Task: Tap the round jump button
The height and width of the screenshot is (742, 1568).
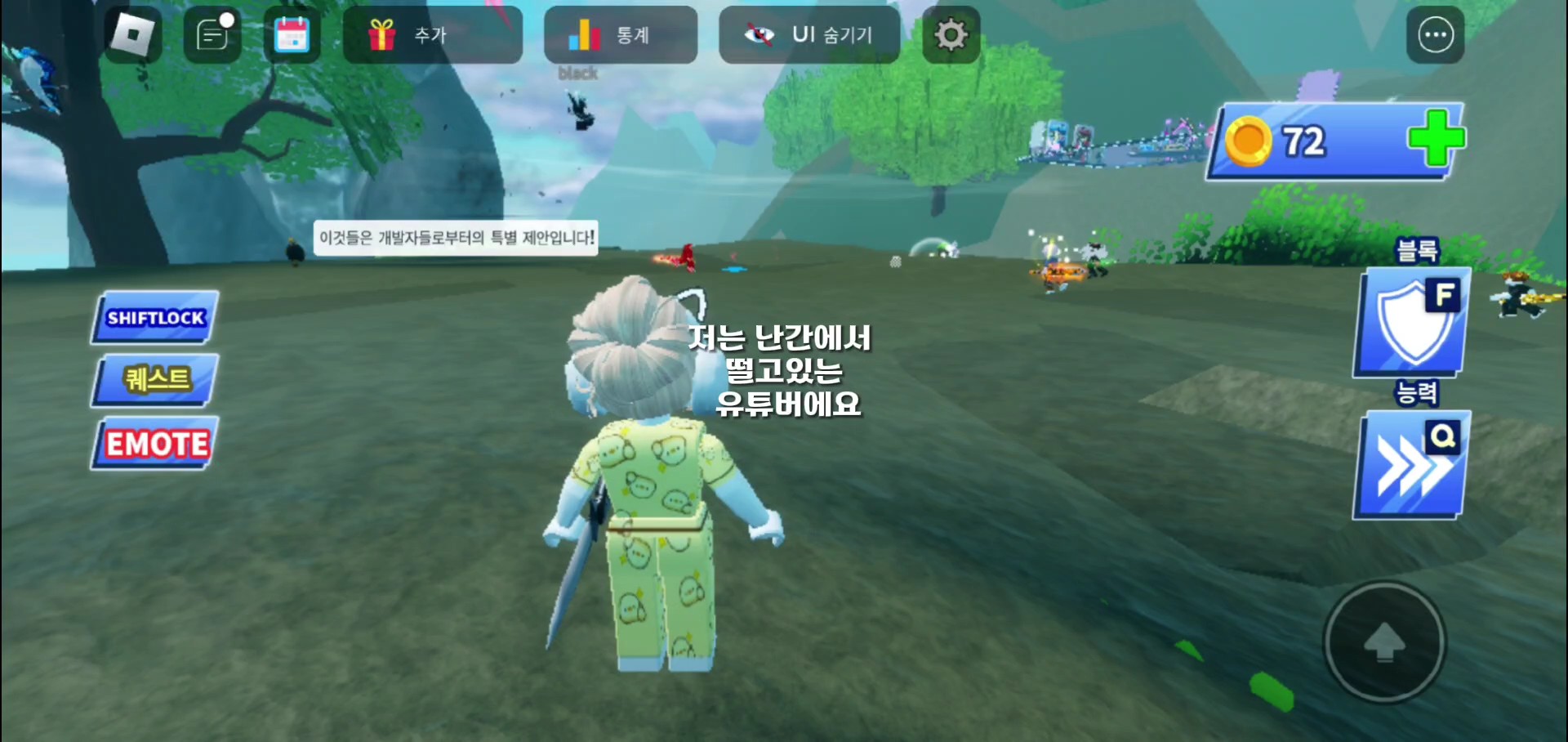Action: point(1384,642)
